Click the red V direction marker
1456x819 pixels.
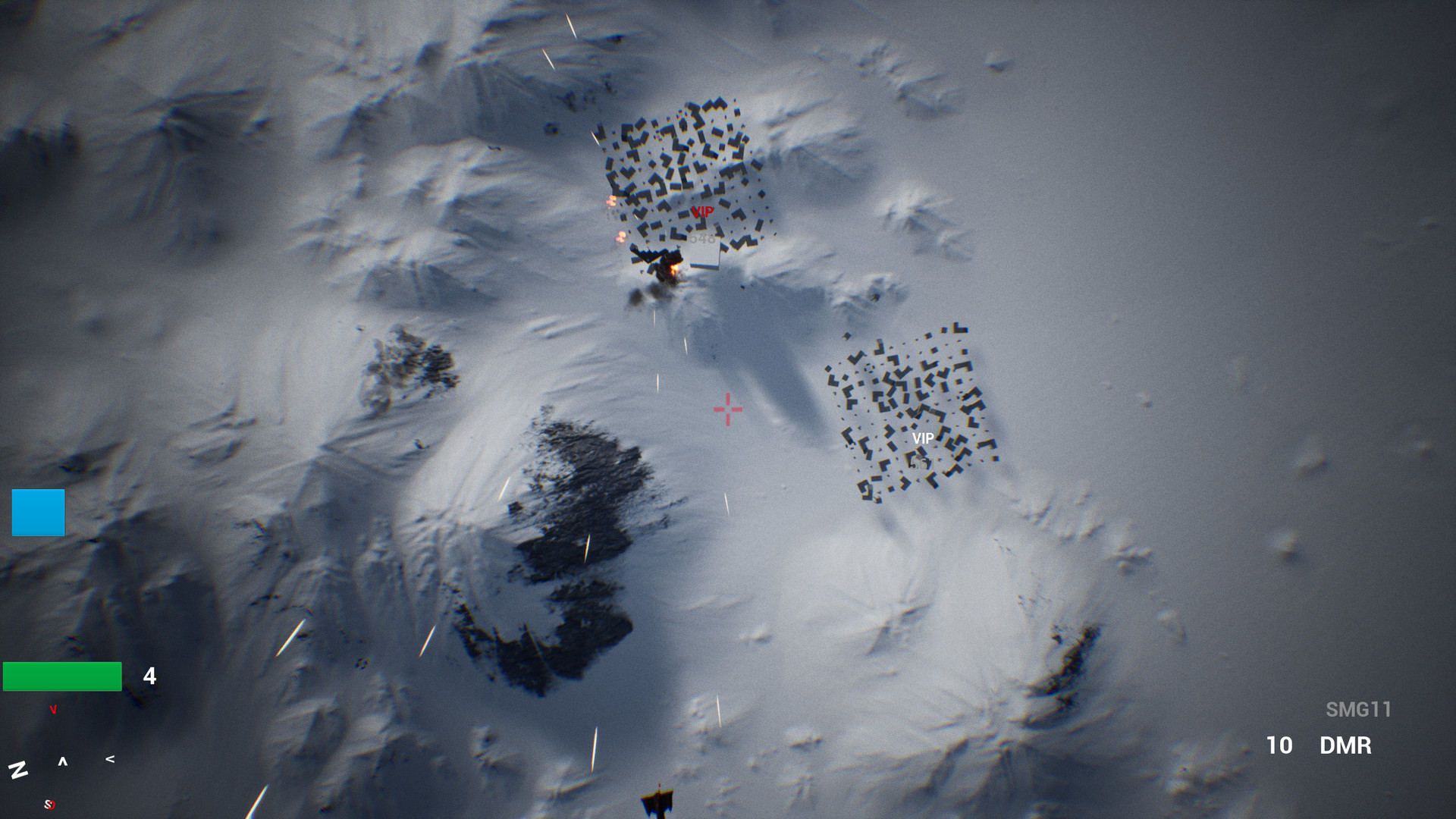pyautogui.click(x=53, y=711)
